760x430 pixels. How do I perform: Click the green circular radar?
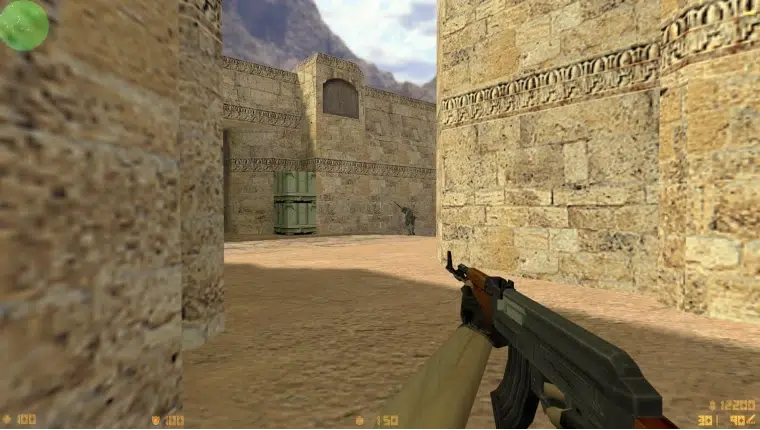(x=23, y=25)
